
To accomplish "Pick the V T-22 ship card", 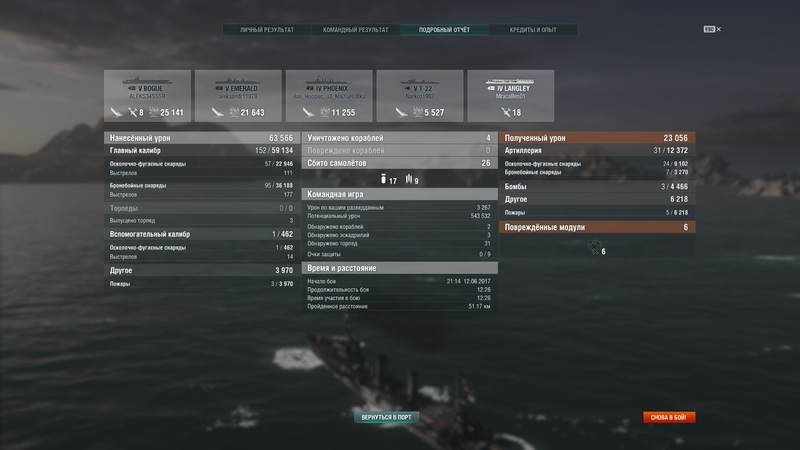I will coord(420,96).
